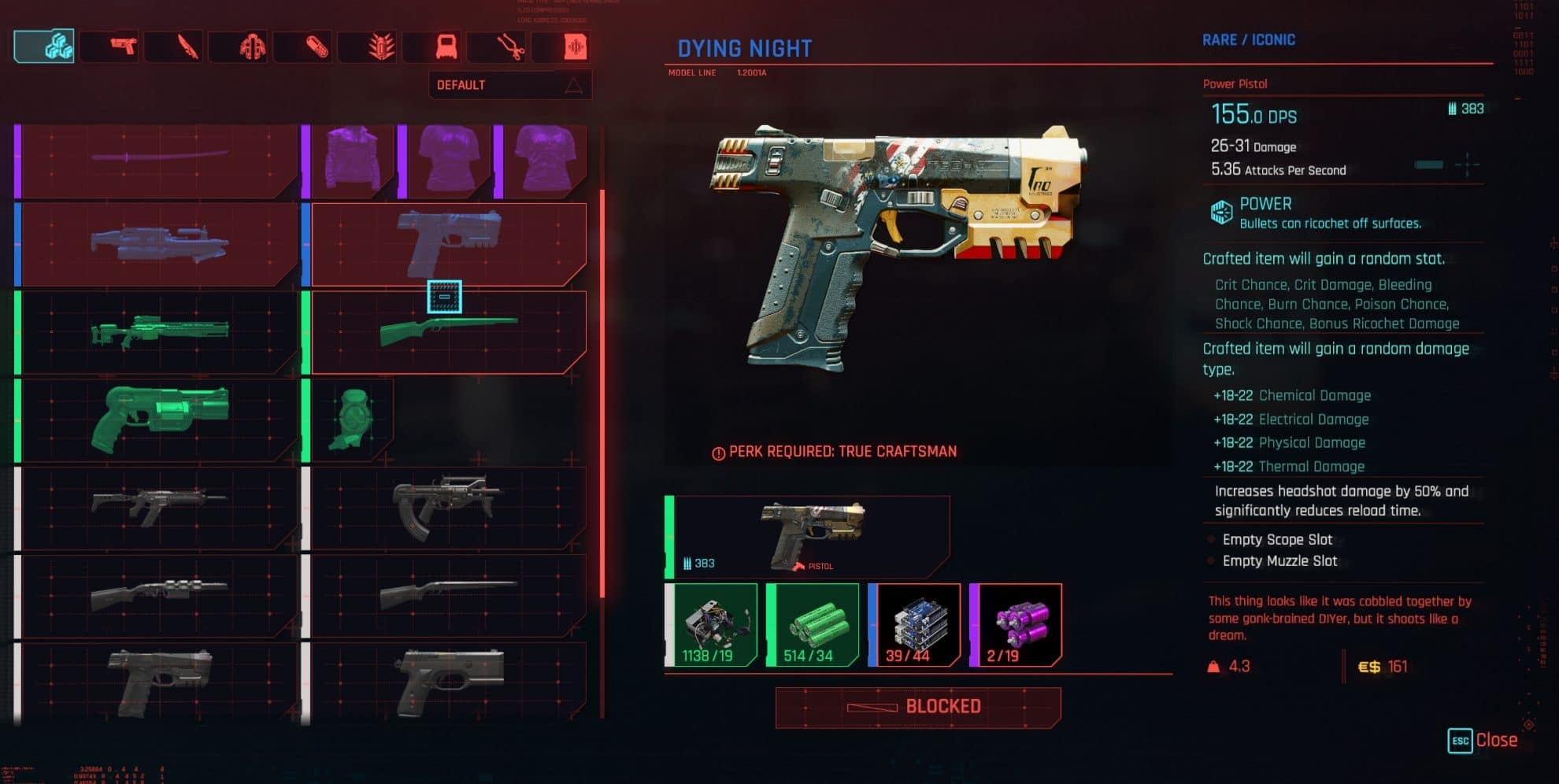The width and height of the screenshot is (1559, 784).
Task: Click the RARE / ICONIC rarity label
Action: pos(1248,39)
